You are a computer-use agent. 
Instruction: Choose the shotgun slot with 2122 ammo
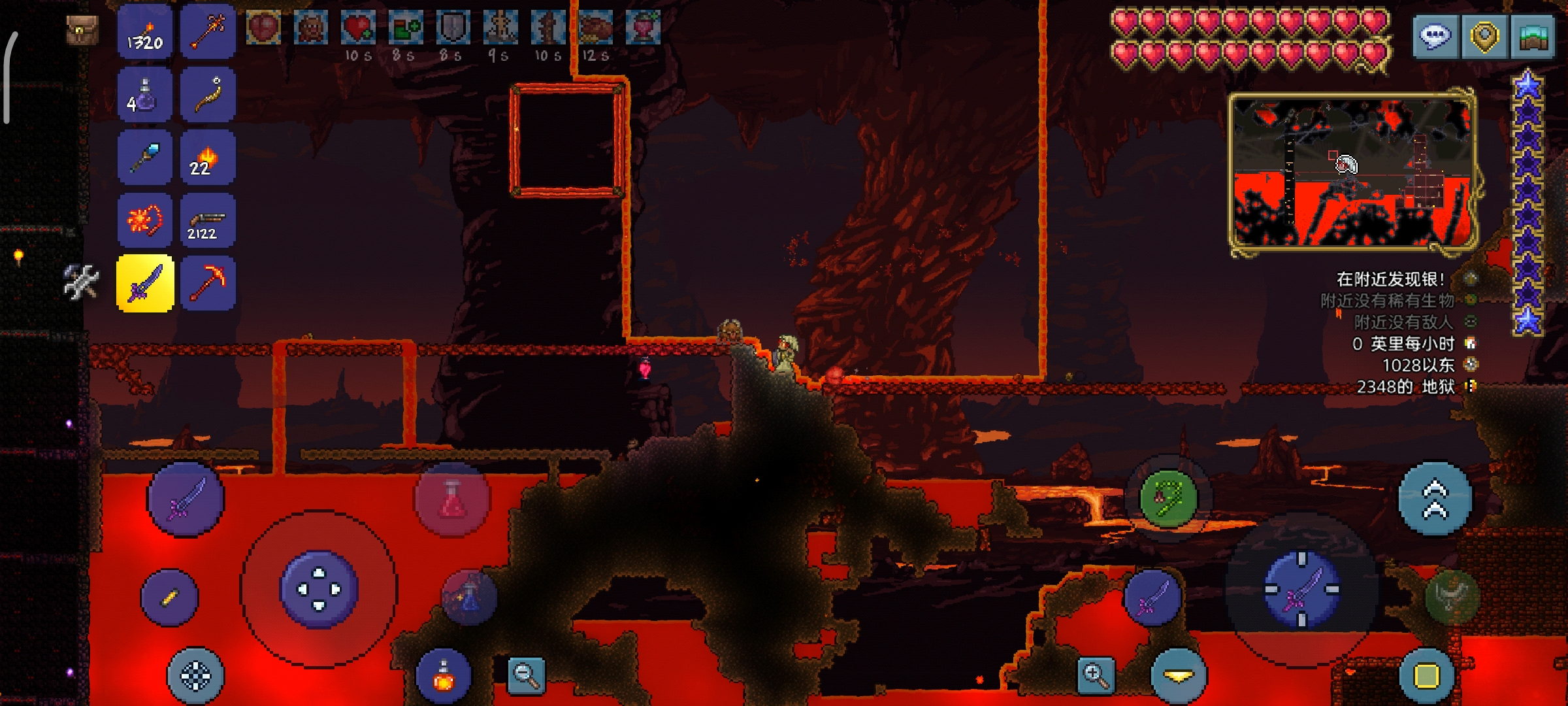tap(208, 221)
